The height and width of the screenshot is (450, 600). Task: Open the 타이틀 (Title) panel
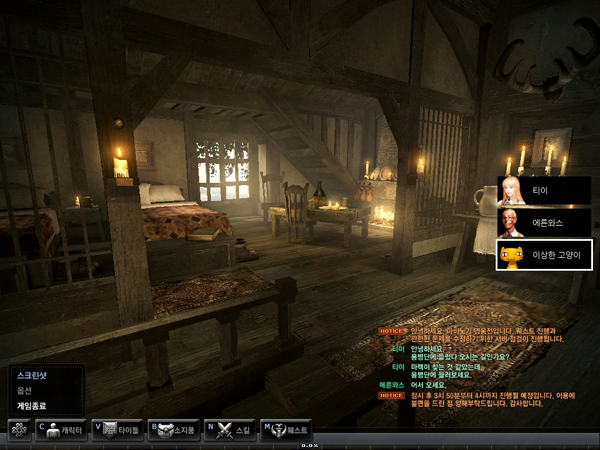click(x=117, y=428)
